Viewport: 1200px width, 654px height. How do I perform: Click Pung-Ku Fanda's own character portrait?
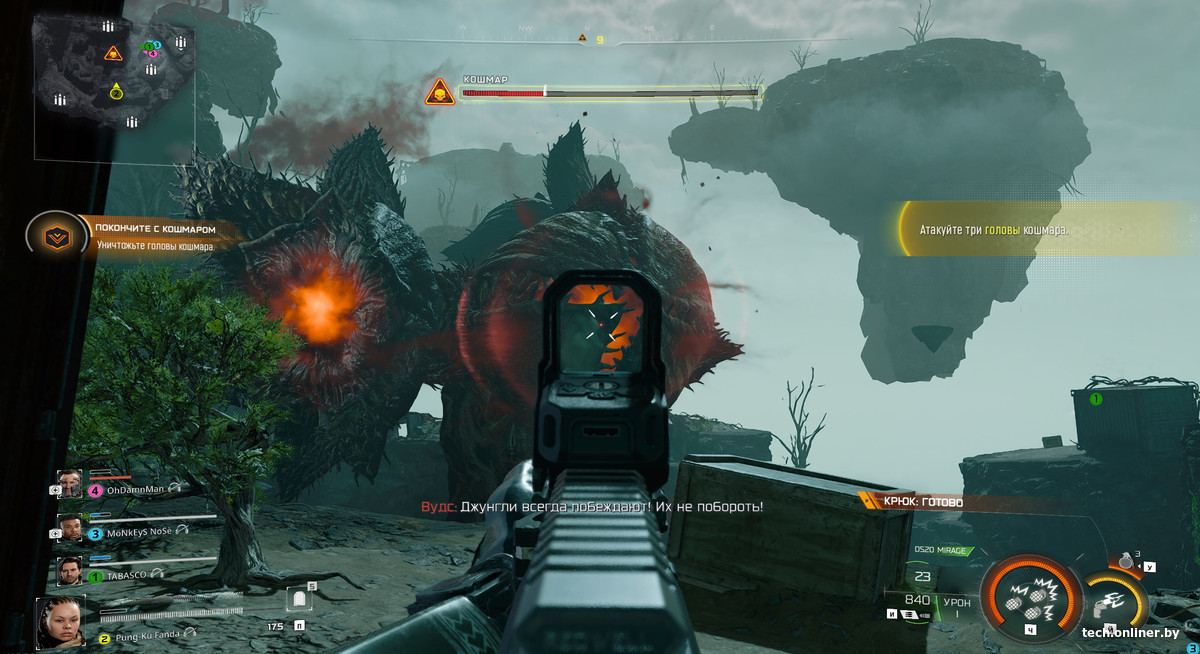tap(60, 622)
